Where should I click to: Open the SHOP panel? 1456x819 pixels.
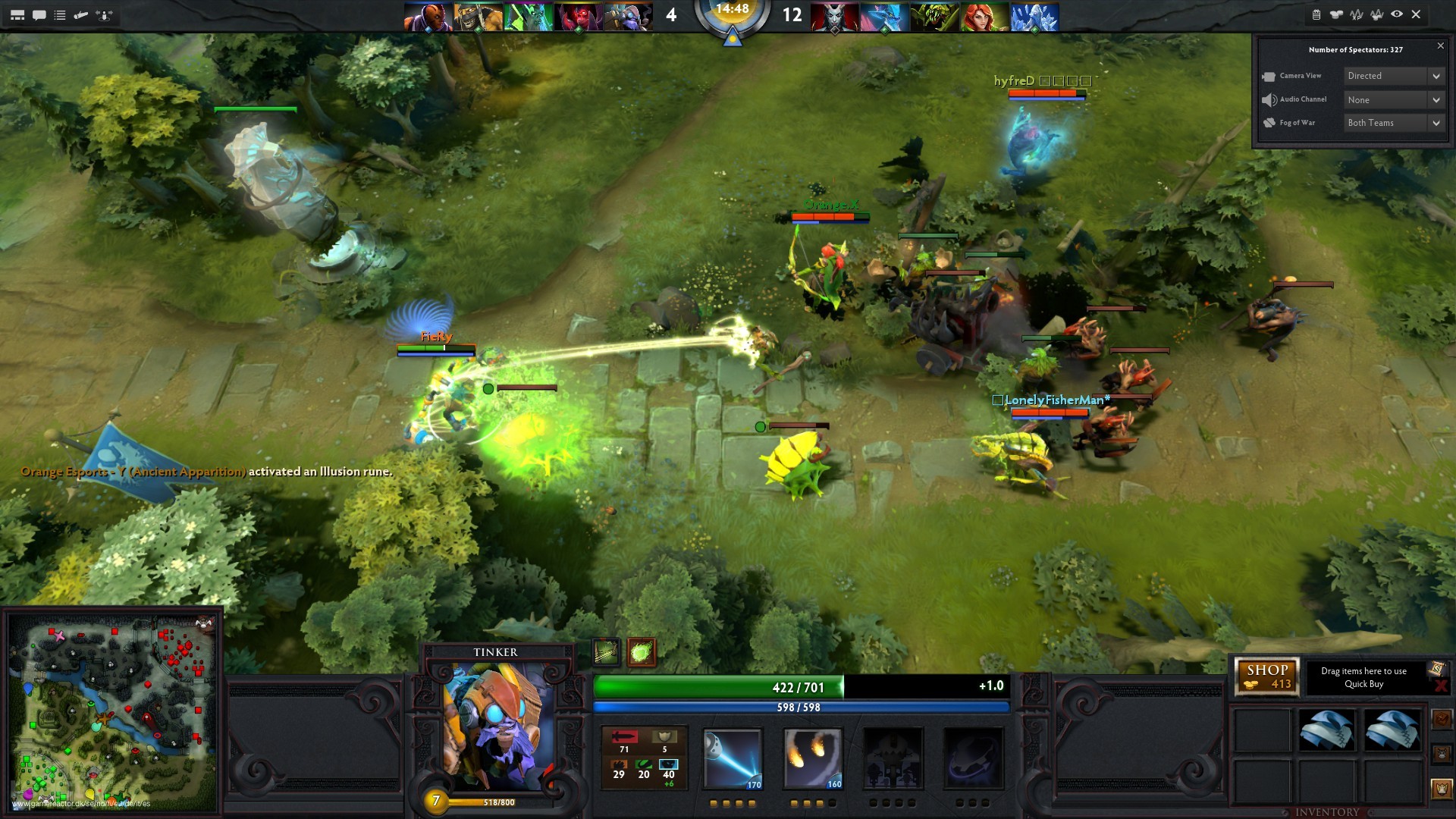(1267, 676)
